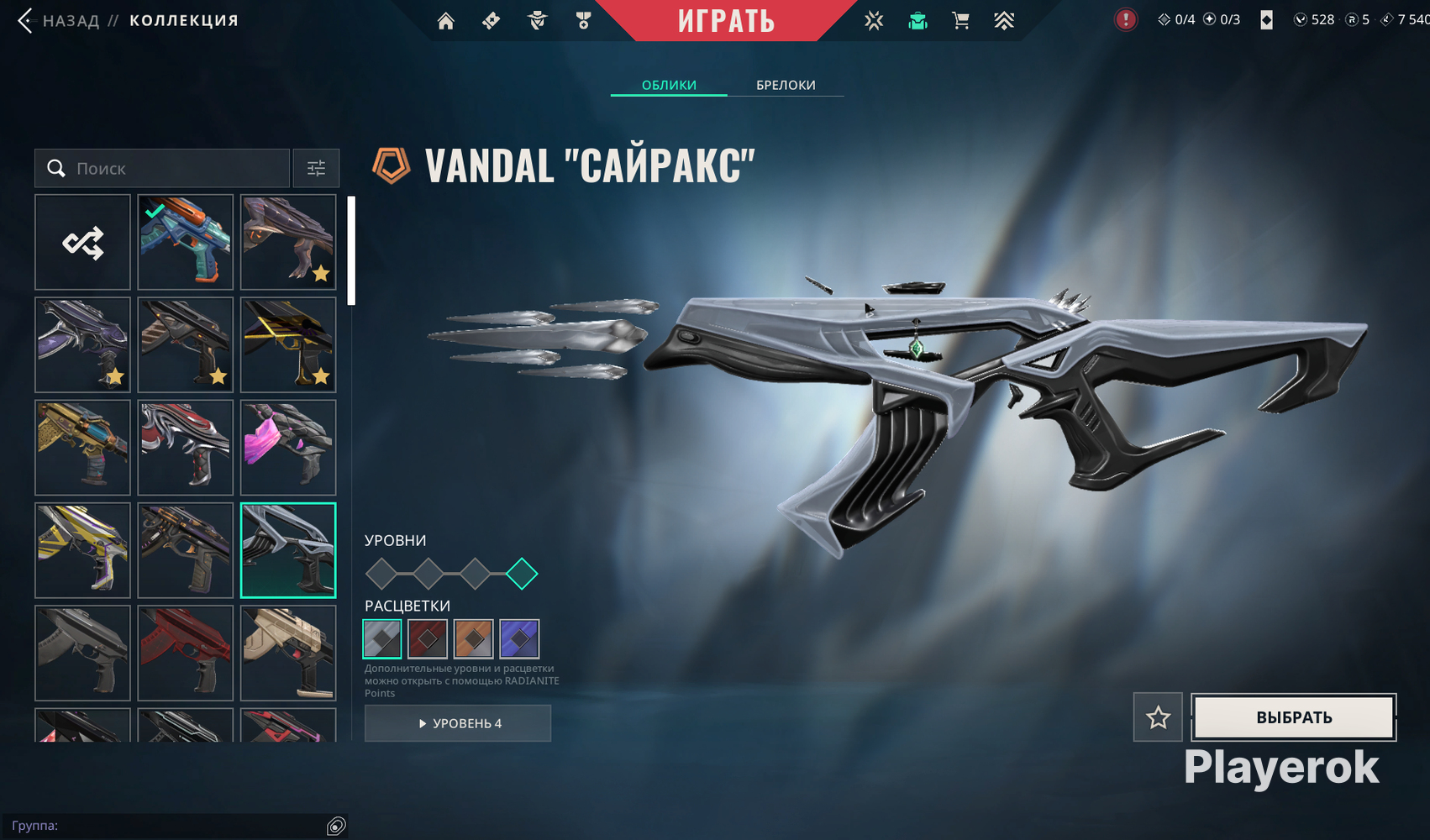
Task: Select the purple-blue color variant swatch
Action: 519,639
